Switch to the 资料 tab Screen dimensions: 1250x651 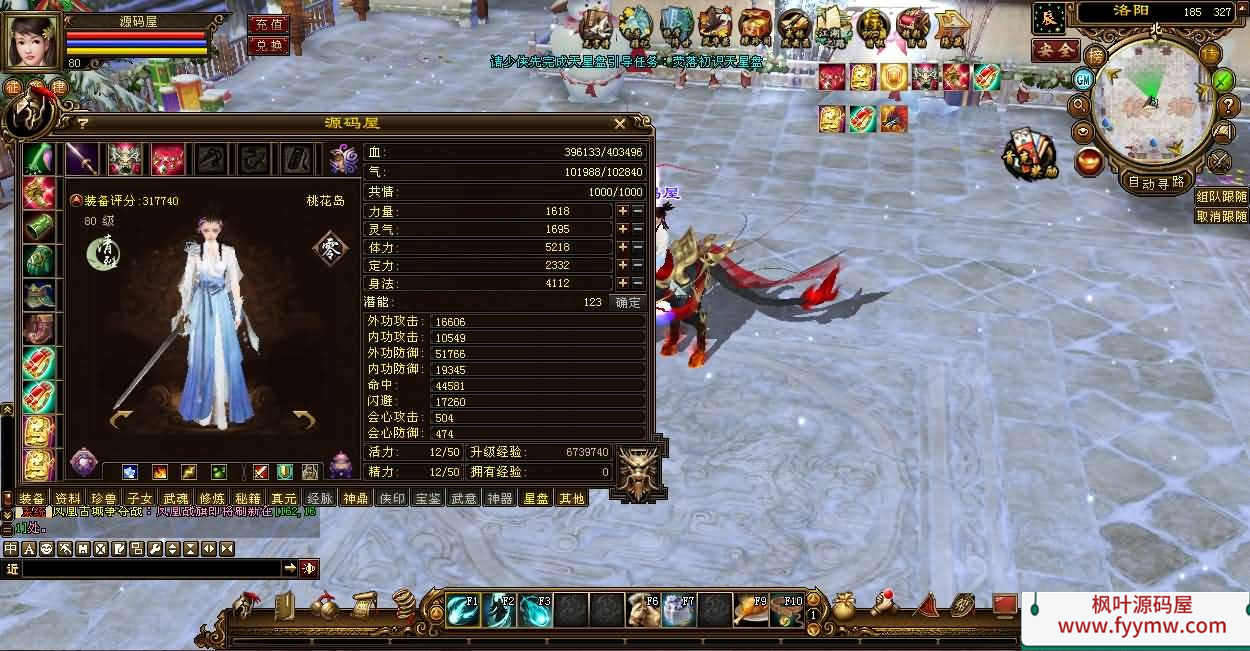[x=68, y=498]
